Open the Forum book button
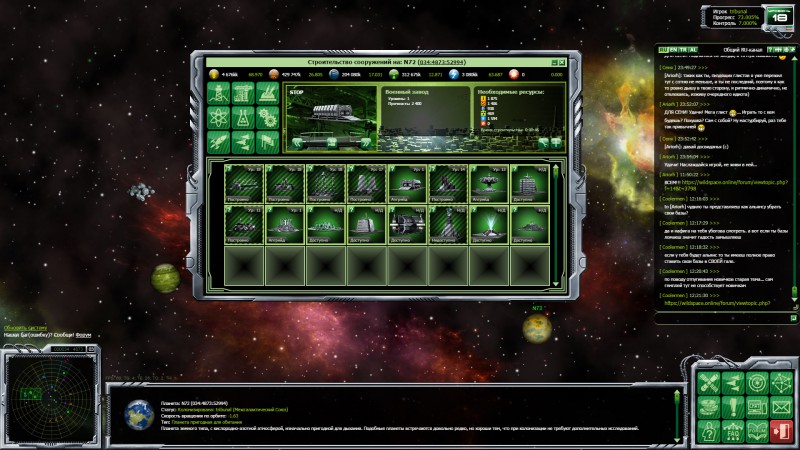The width and height of the screenshot is (800, 450). 758,432
